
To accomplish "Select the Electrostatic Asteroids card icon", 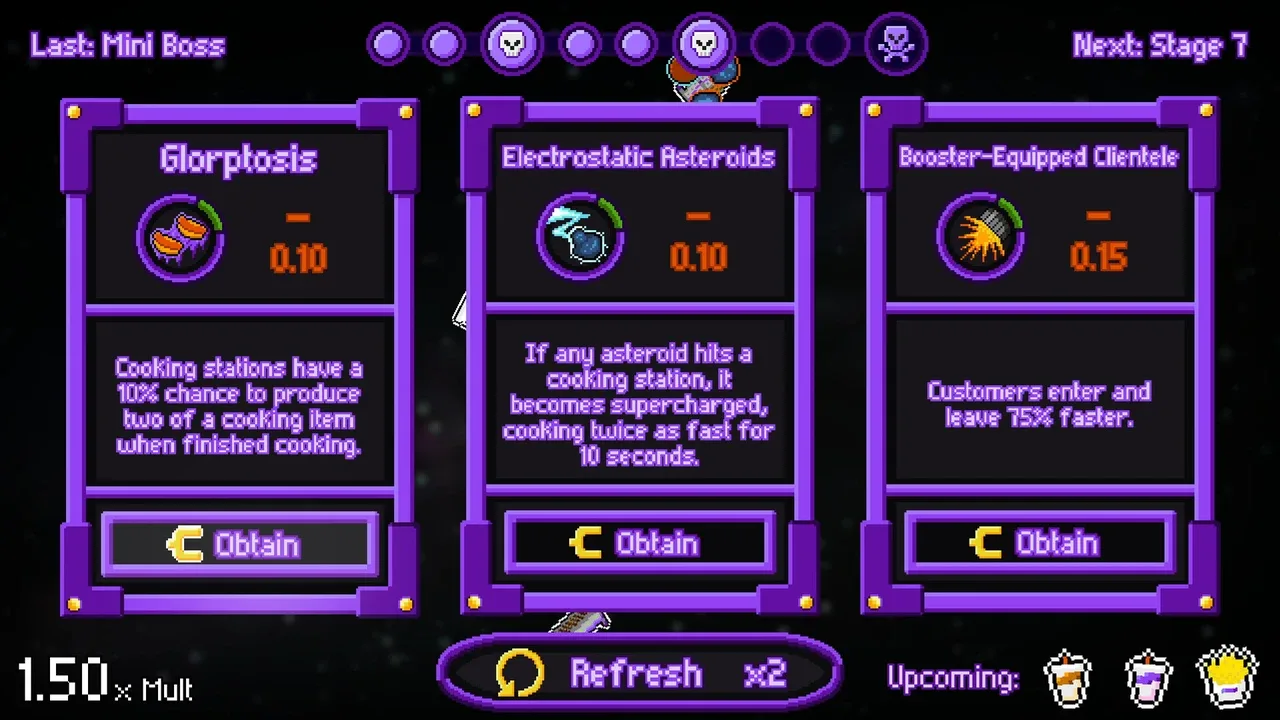I will point(580,238).
